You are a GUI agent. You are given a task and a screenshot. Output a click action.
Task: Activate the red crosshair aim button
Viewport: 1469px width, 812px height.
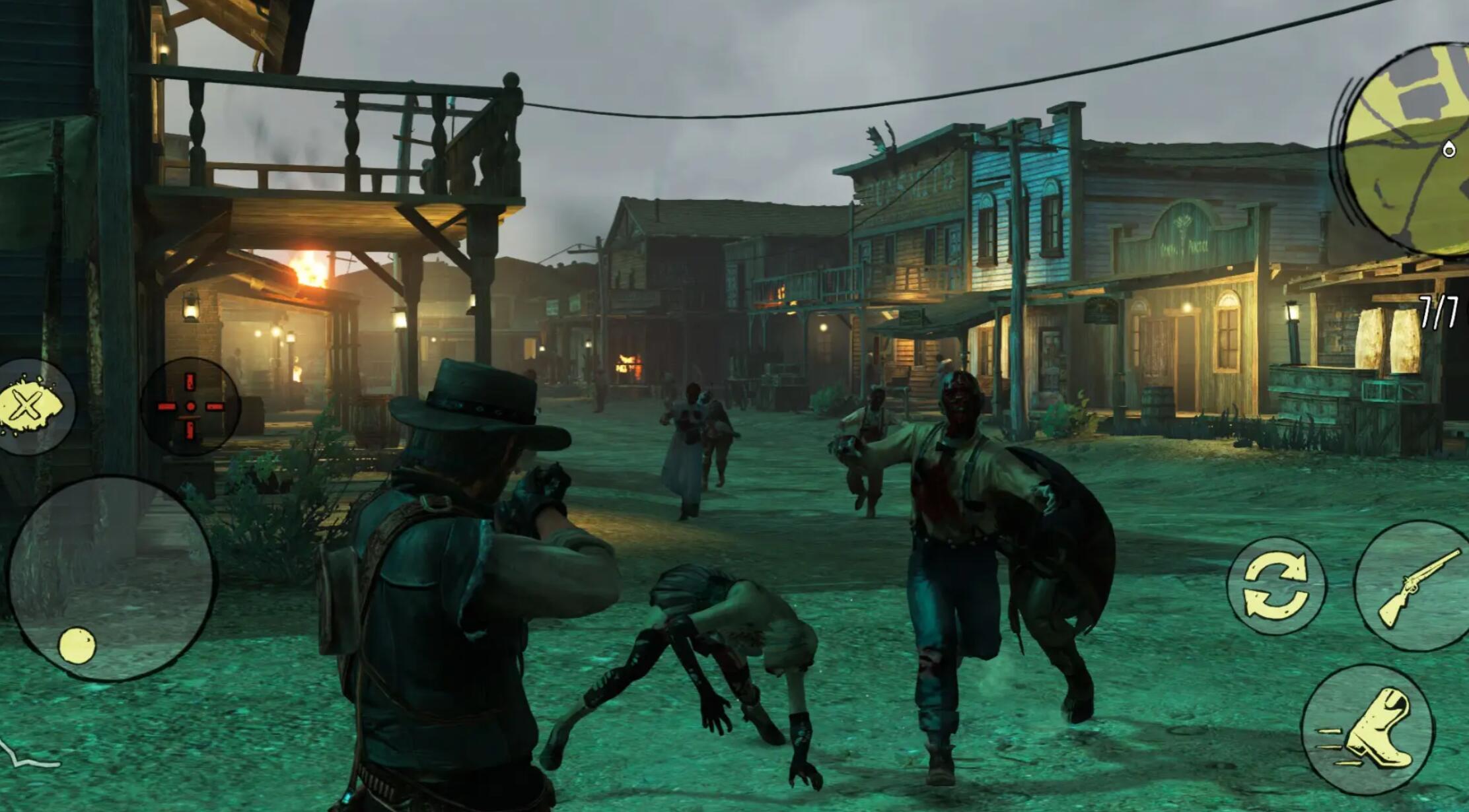(x=190, y=407)
